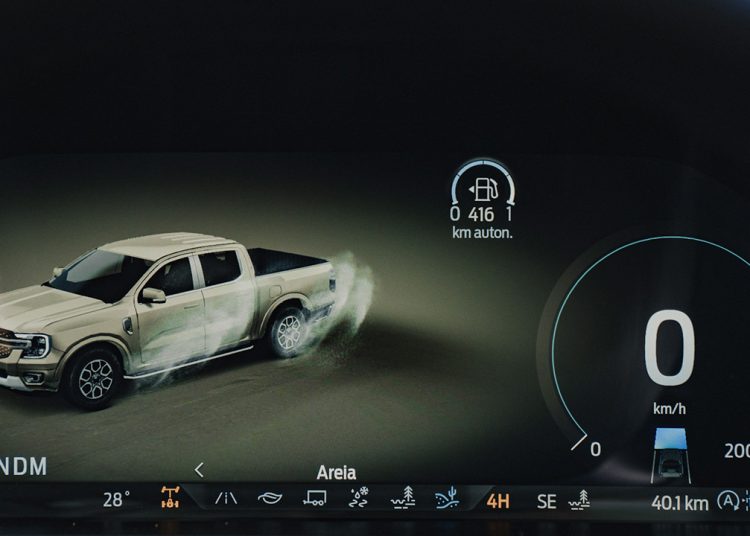Select the blue lane-keeping vehicle icon
The image size is (750, 536).
tap(669, 452)
